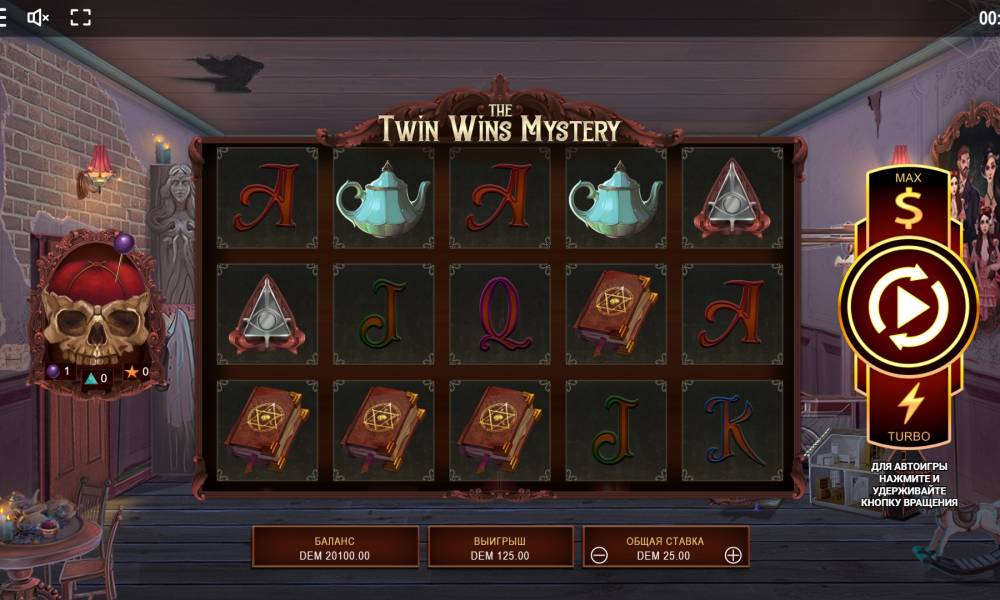Decrease the total bet with minus
The width and height of the screenshot is (1000, 600).
[599, 555]
